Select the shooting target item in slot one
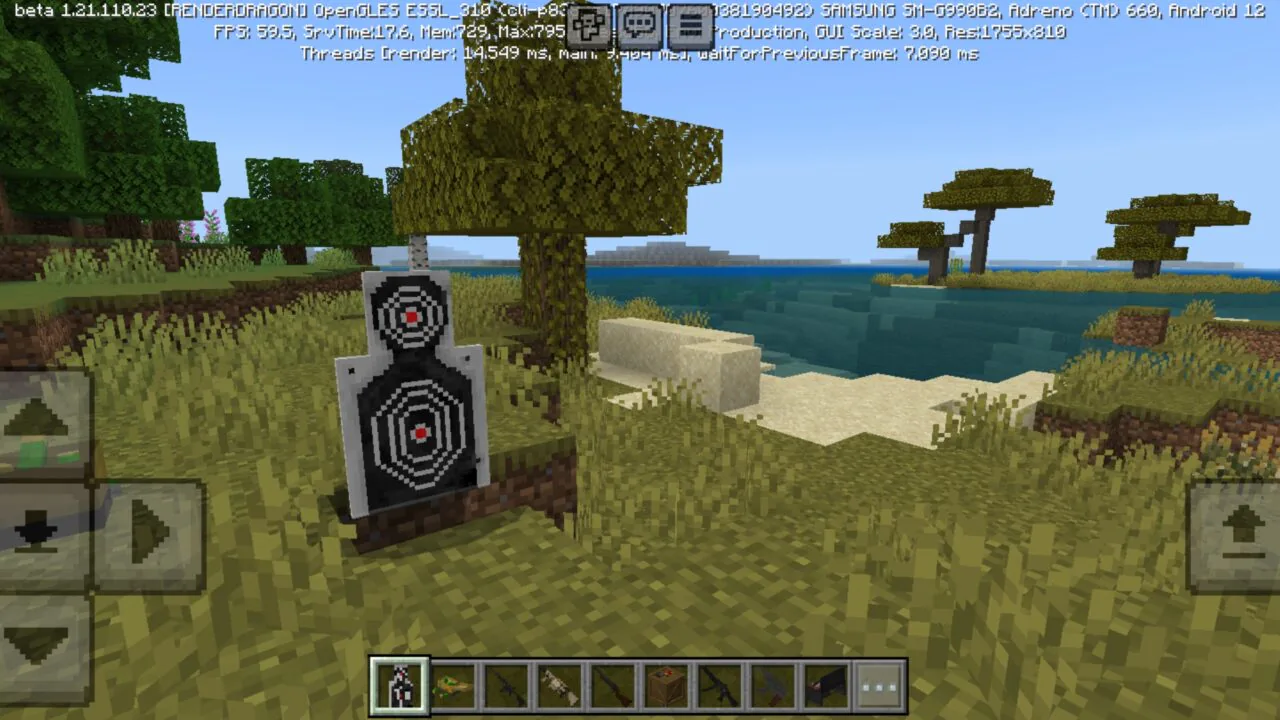The width and height of the screenshot is (1280, 720). click(401, 683)
